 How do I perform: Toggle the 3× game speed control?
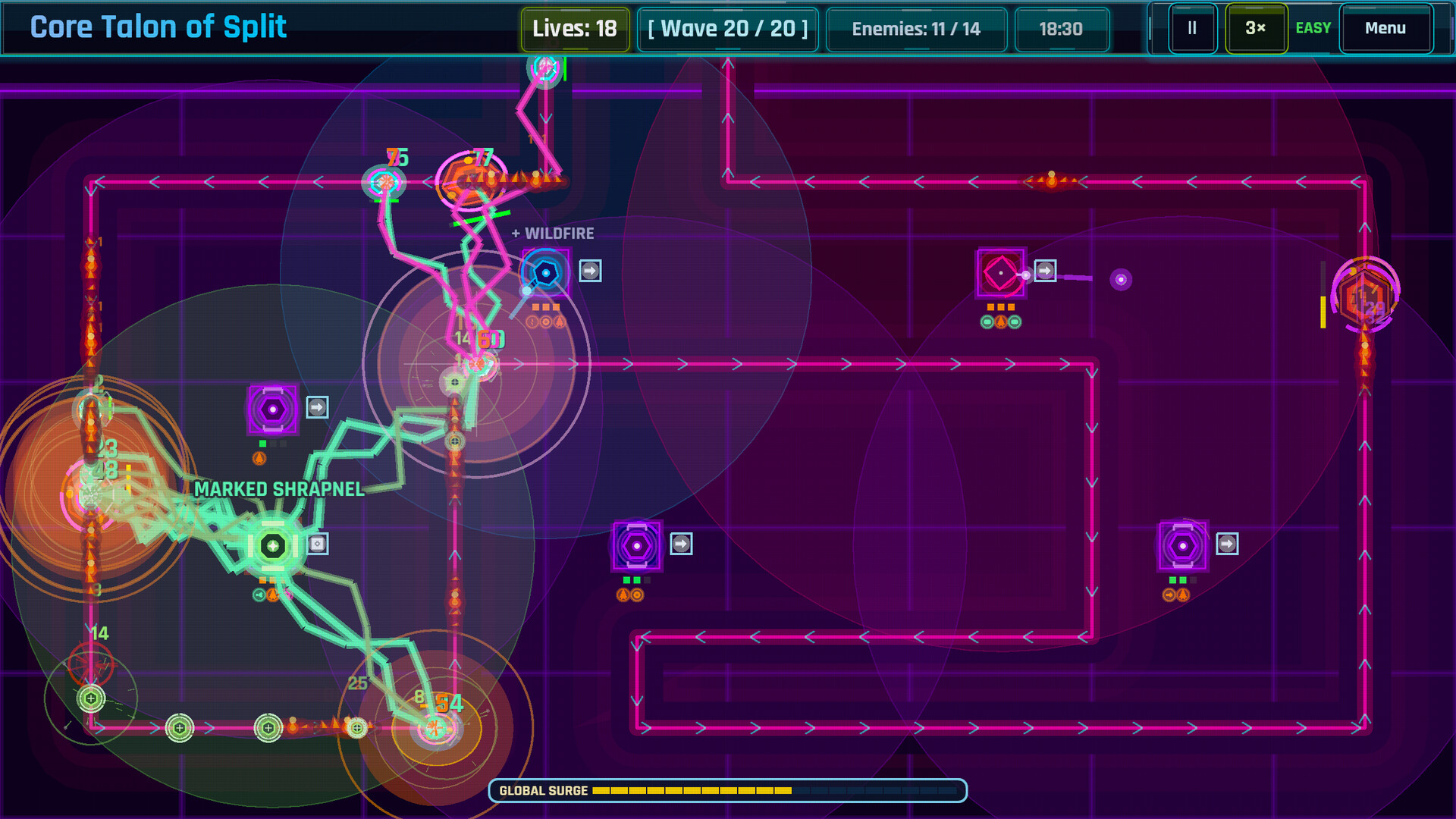tap(1256, 29)
